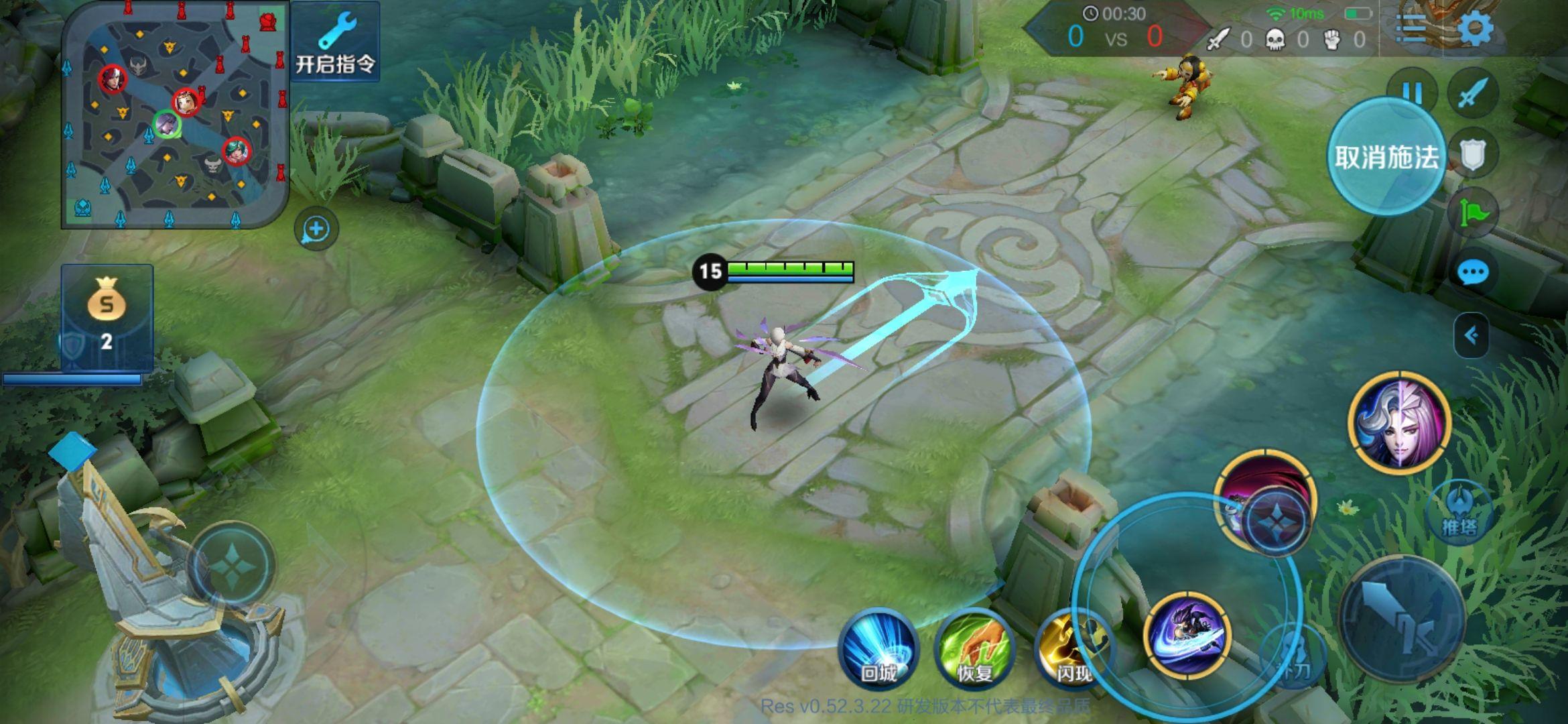
Task: Open the scoreboard list icon
Action: (1412, 28)
